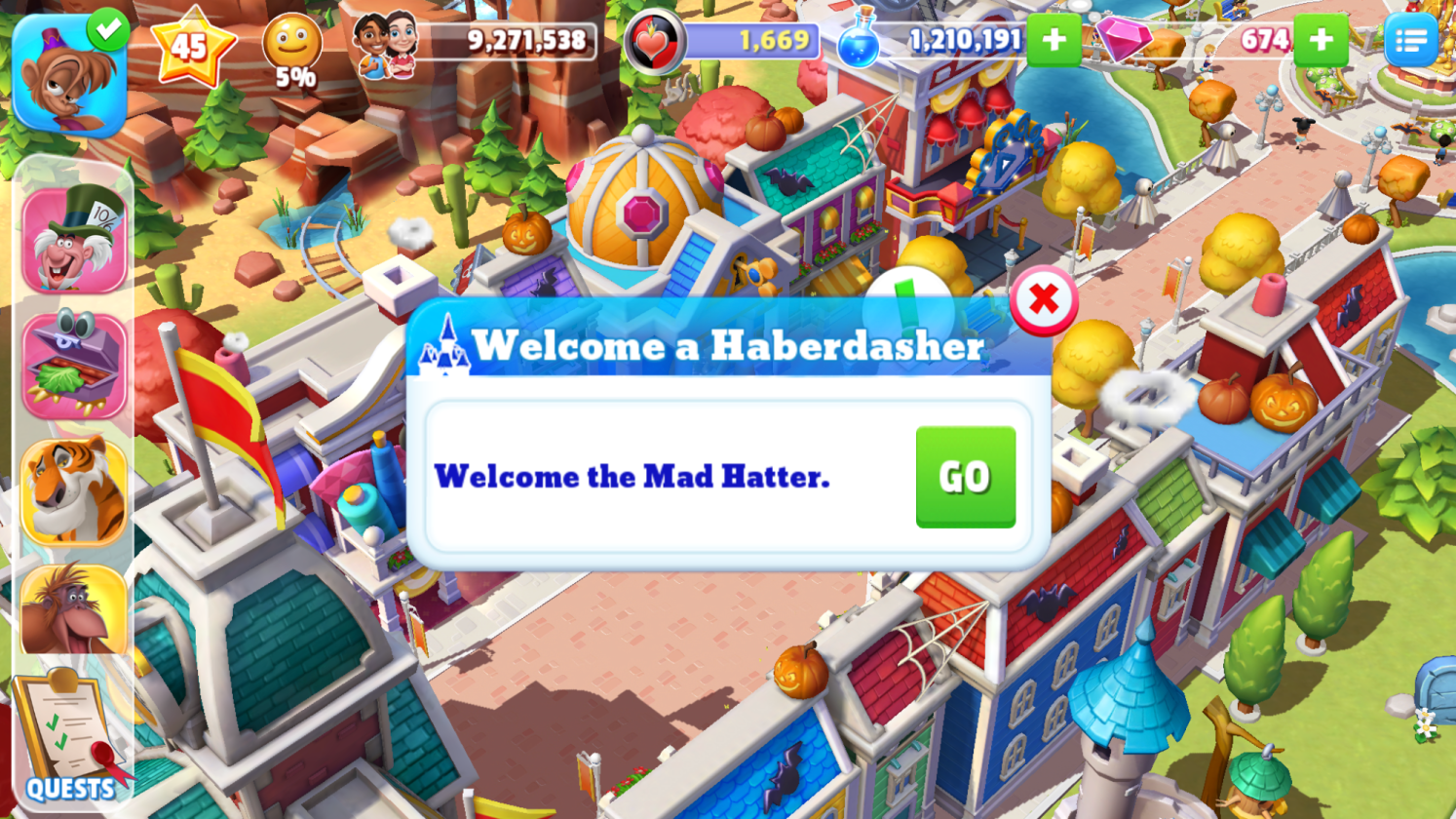This screenshot has width=1456, height=819.
Task: Select the Mad Hatter quest icon
Action: (x=74, y=240)
